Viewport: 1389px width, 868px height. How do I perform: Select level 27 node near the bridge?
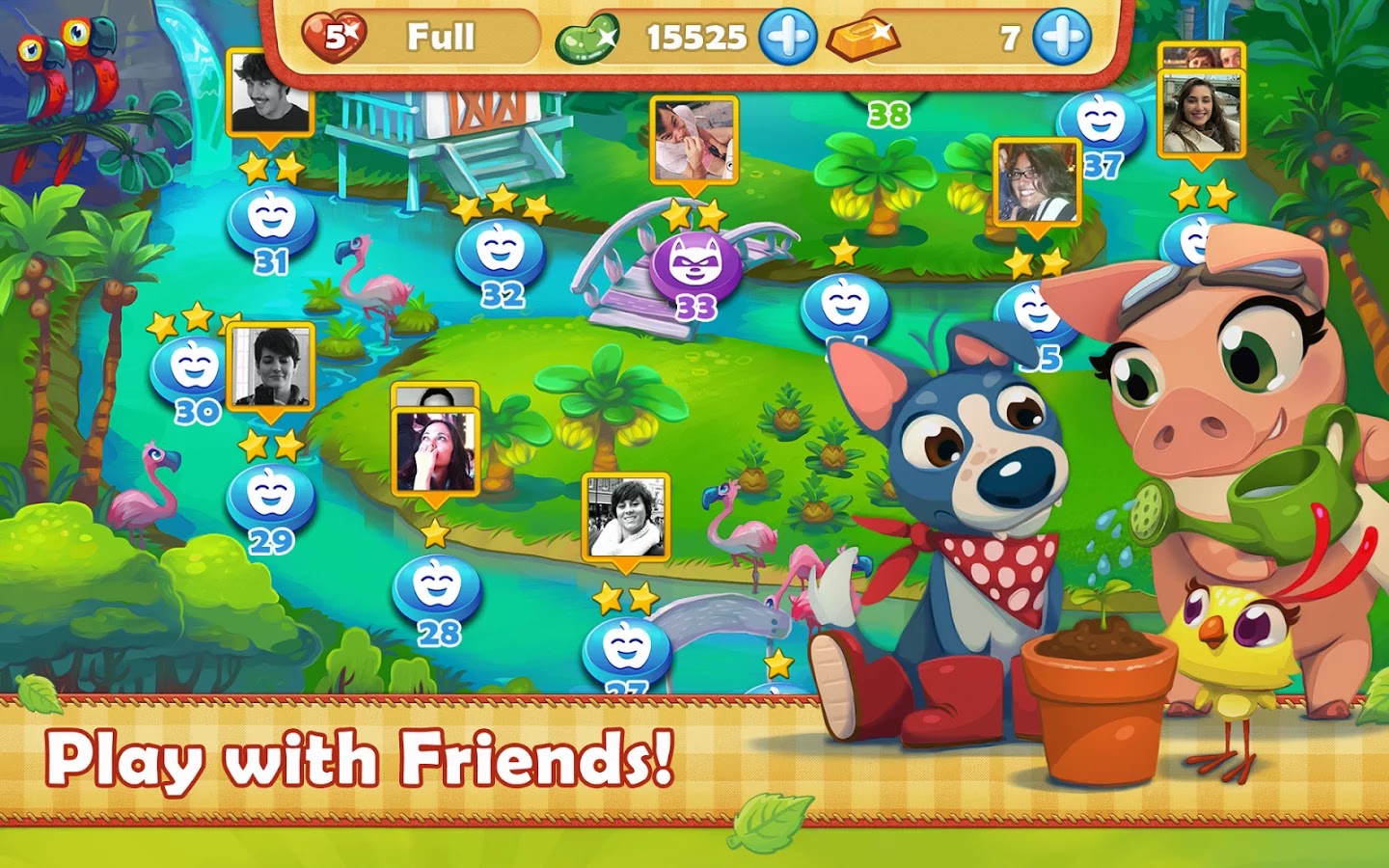coord(626,646)
